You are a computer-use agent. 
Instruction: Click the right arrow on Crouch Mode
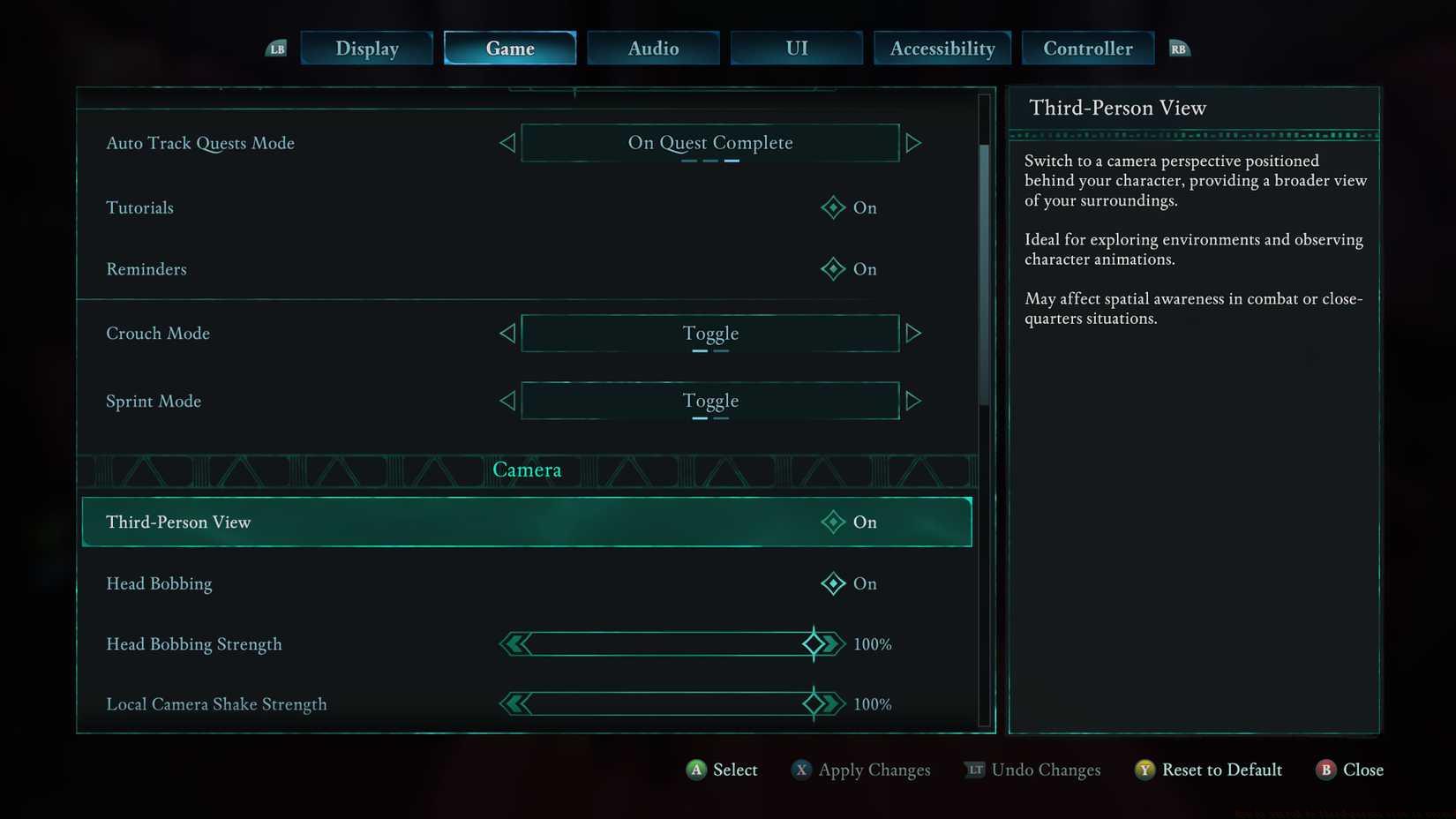914,333
